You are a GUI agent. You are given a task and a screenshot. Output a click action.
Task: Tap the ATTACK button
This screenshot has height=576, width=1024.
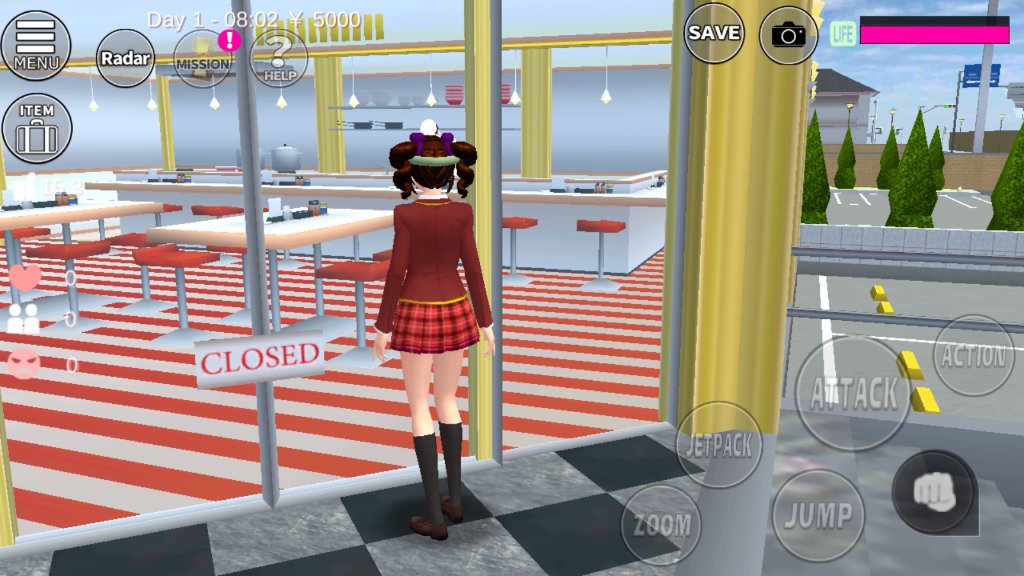(853, 393)
